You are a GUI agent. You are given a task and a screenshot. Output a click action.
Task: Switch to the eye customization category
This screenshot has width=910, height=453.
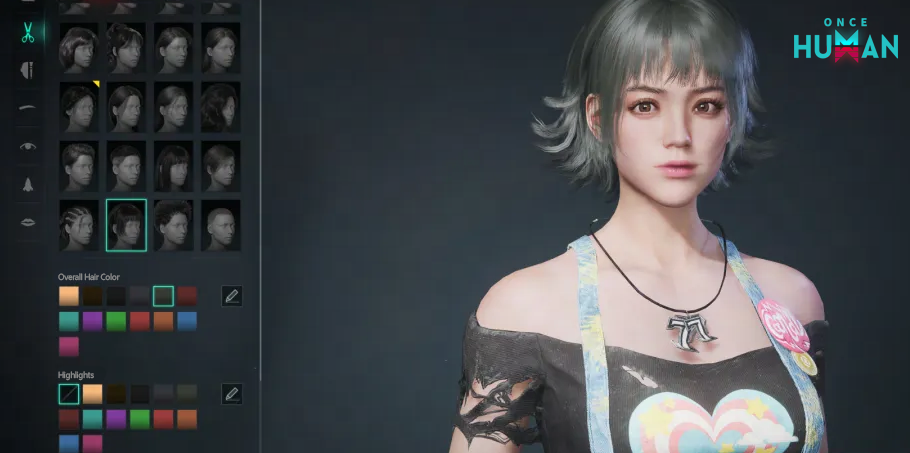click(28, 145)
